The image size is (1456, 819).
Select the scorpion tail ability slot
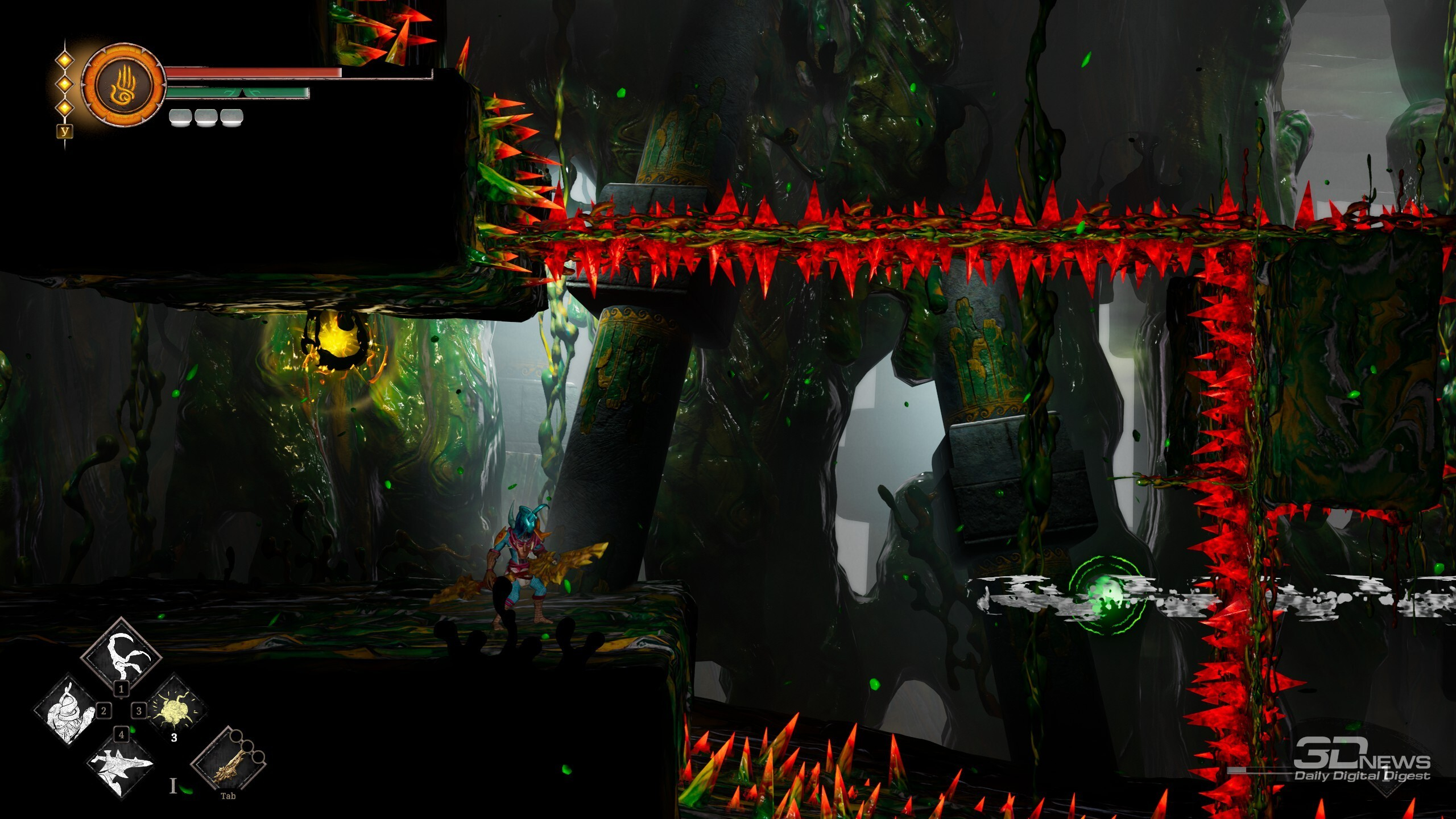click(x=122, y=653)
